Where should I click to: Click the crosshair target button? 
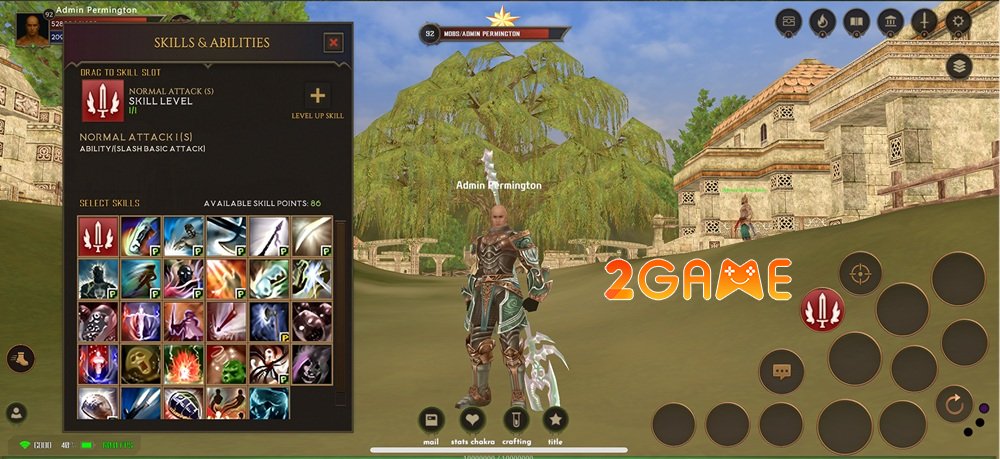pos(859,273)
